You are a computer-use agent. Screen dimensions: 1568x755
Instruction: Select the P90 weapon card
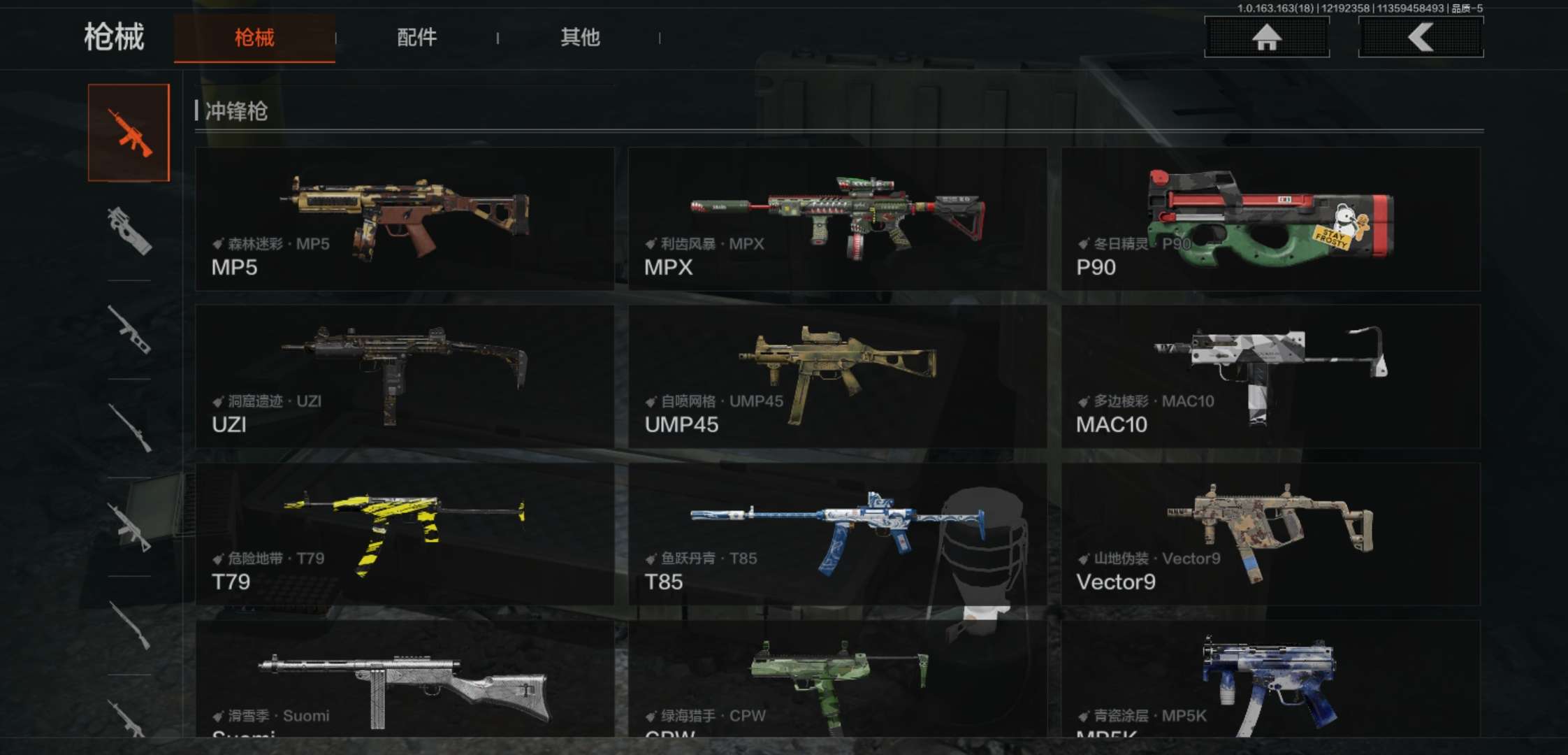(1270, 219)
